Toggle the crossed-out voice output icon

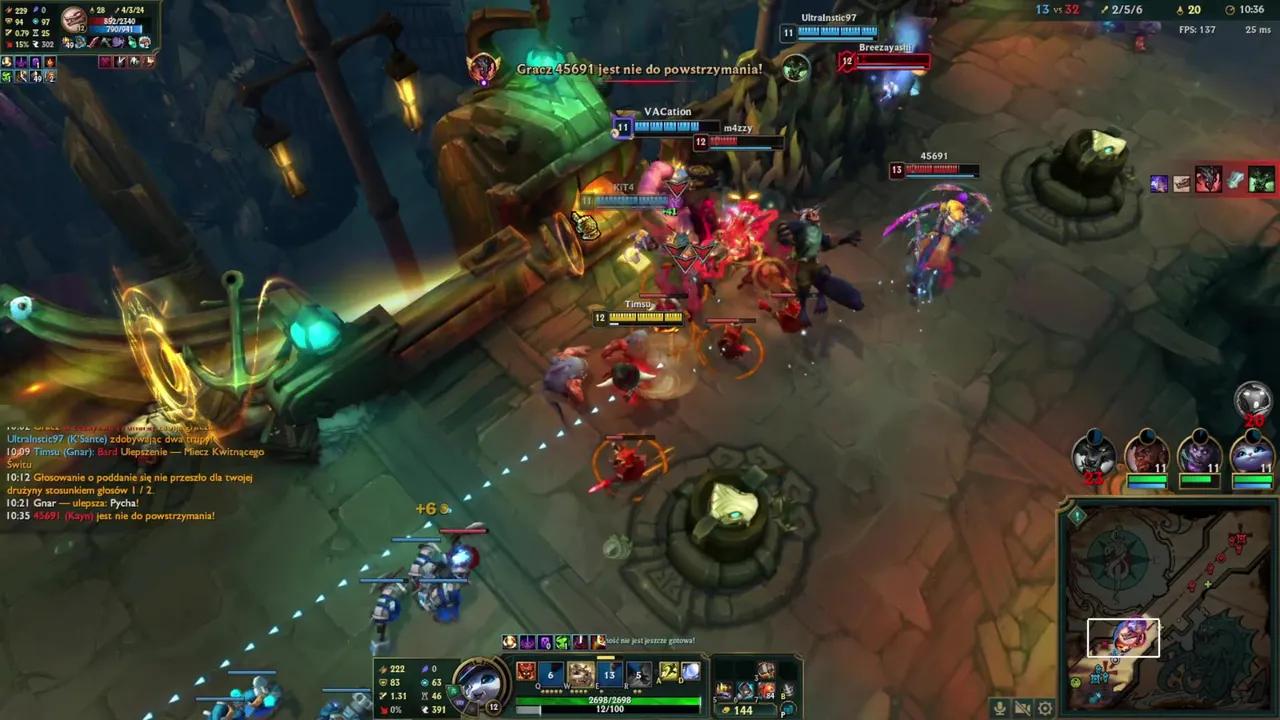(1021, 707)
